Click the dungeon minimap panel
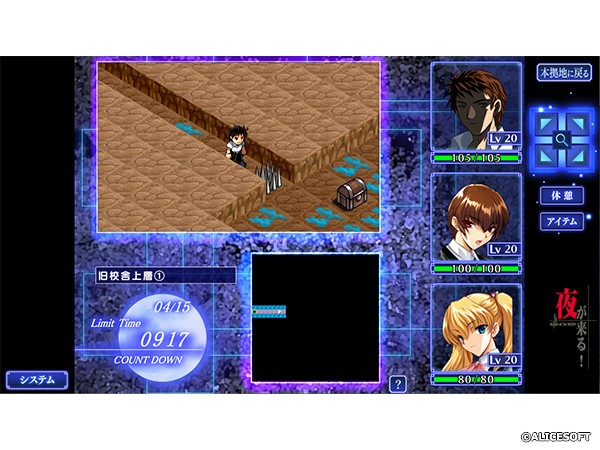Viewport: 600px width, 450px height. pos(315,317)
